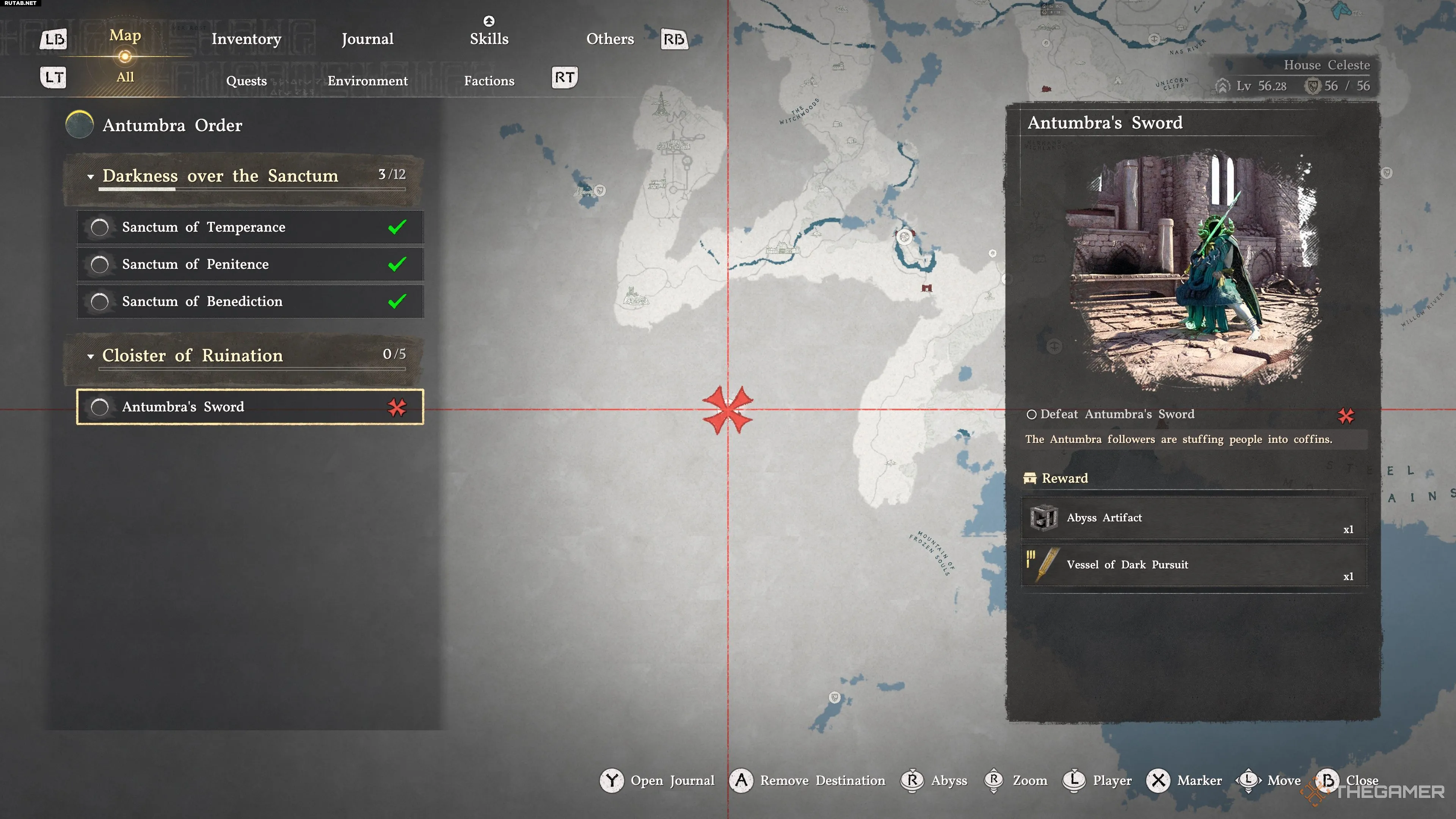
Task: Select the Others tab
Action: tap(610, 39)
